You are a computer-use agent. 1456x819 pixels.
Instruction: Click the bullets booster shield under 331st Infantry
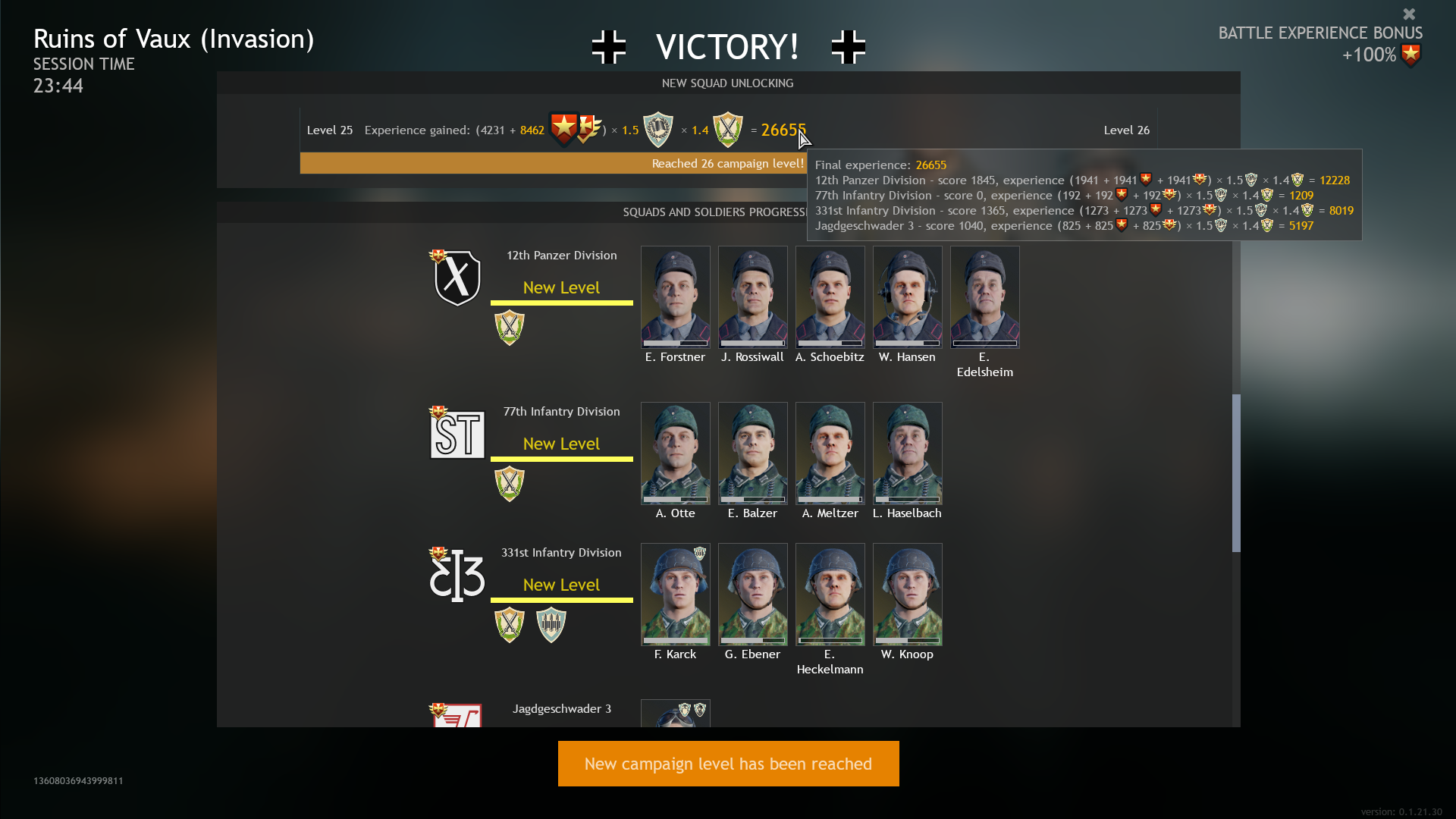551,625
